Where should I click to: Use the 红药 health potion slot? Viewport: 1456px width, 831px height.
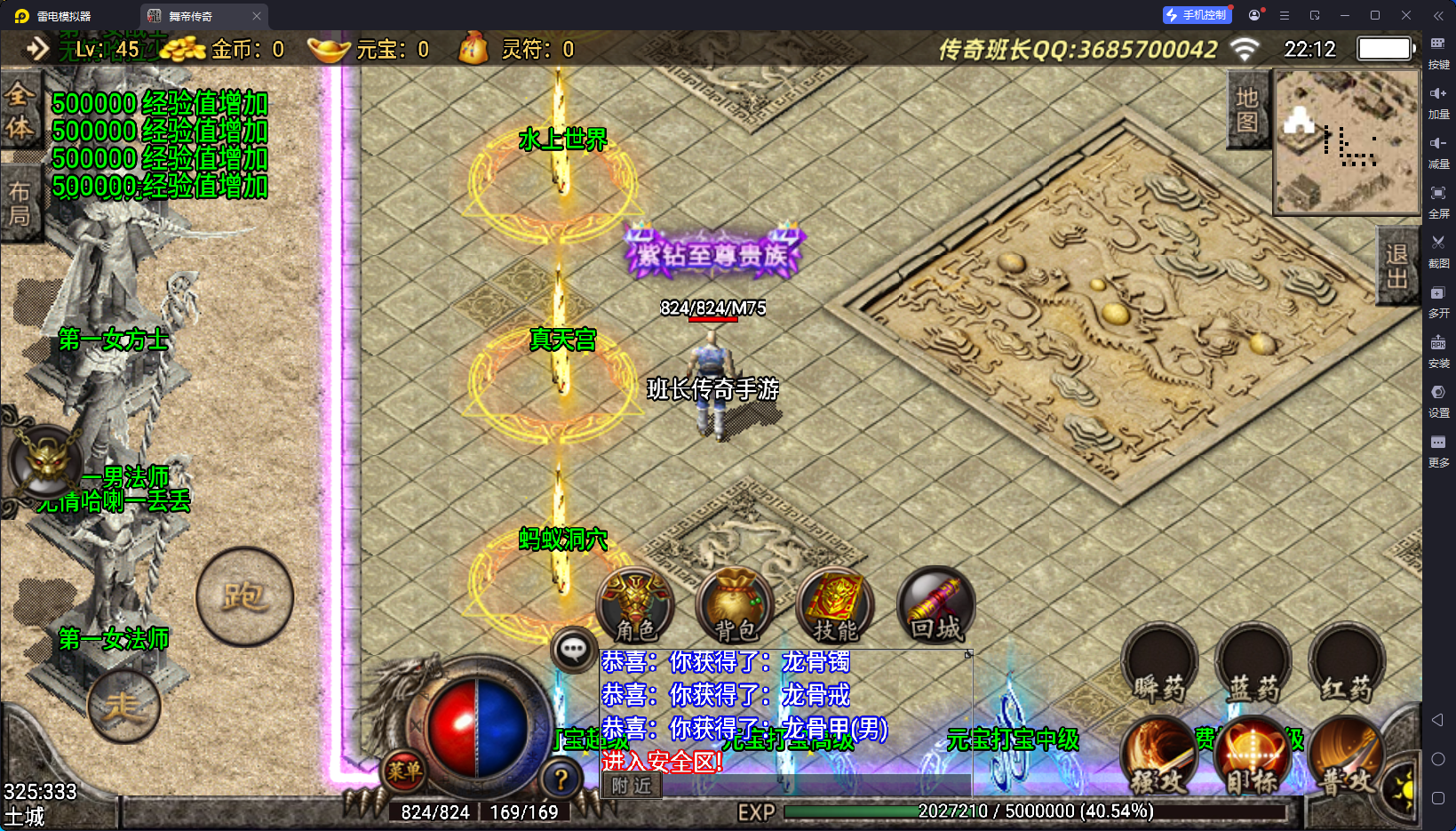[1347, 665]
